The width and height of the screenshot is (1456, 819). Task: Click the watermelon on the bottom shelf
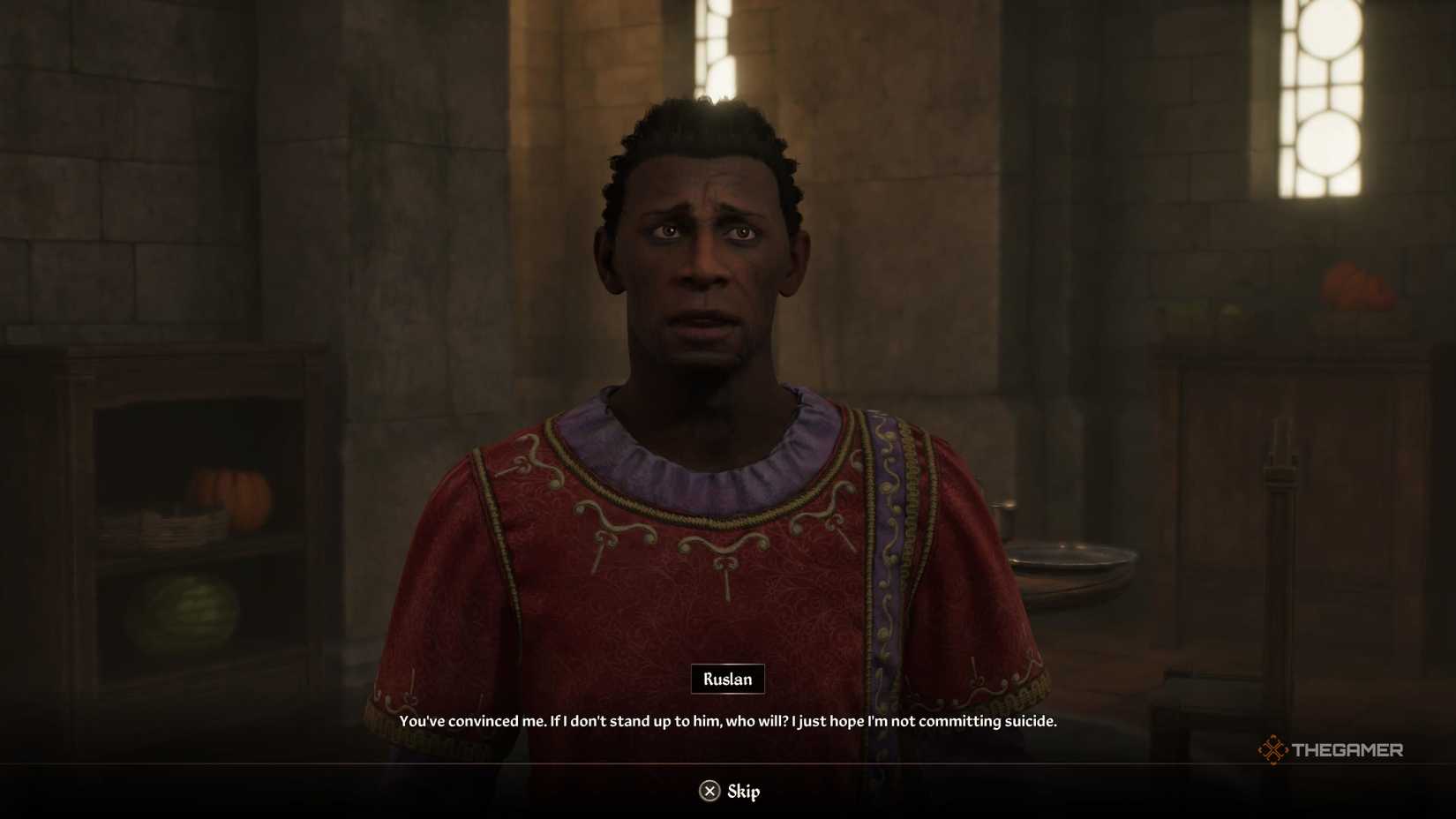[182, 612]
